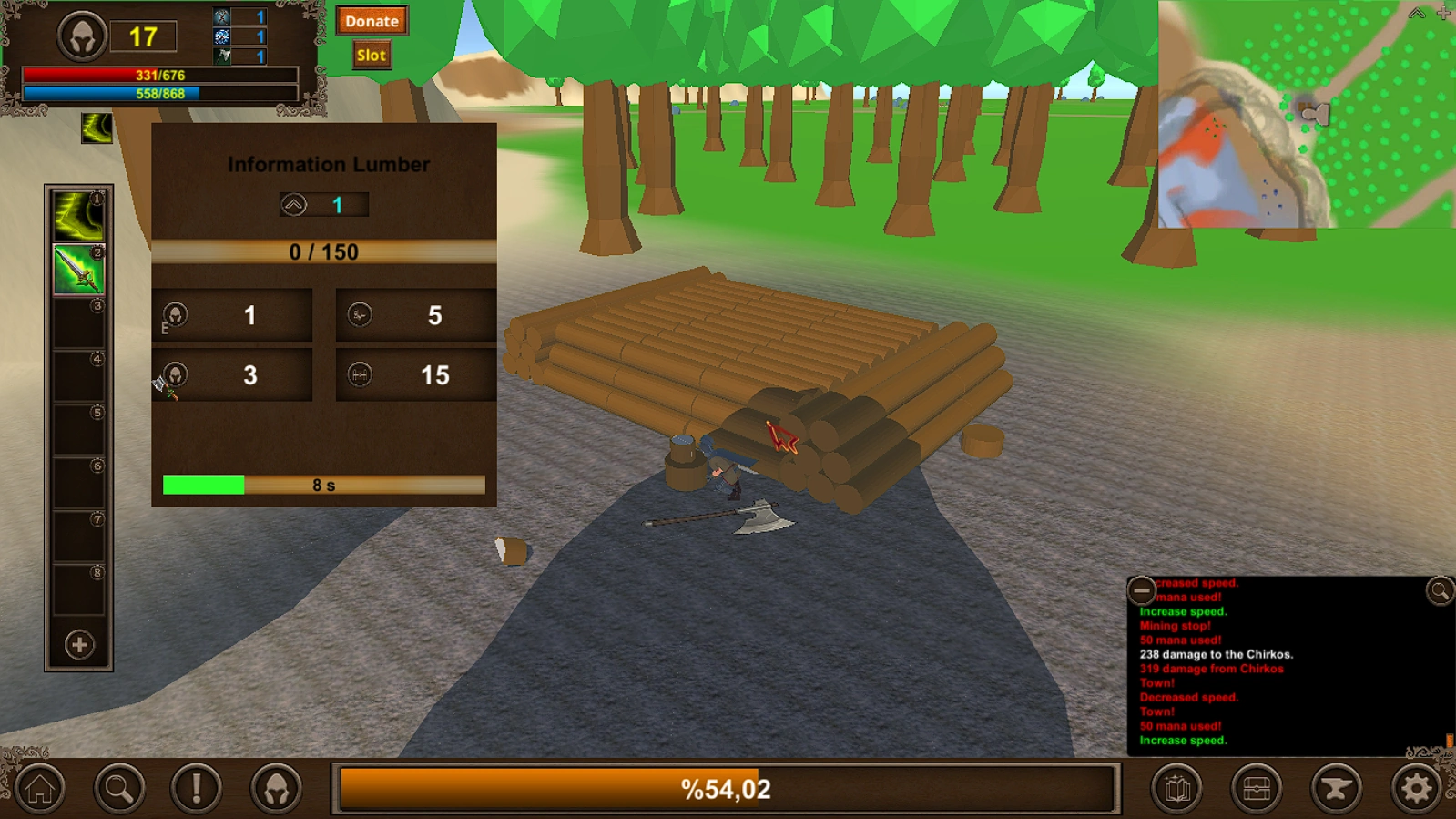Click the Donate button
Viewport: 1456px width, 819px height.
click(372, 20)
